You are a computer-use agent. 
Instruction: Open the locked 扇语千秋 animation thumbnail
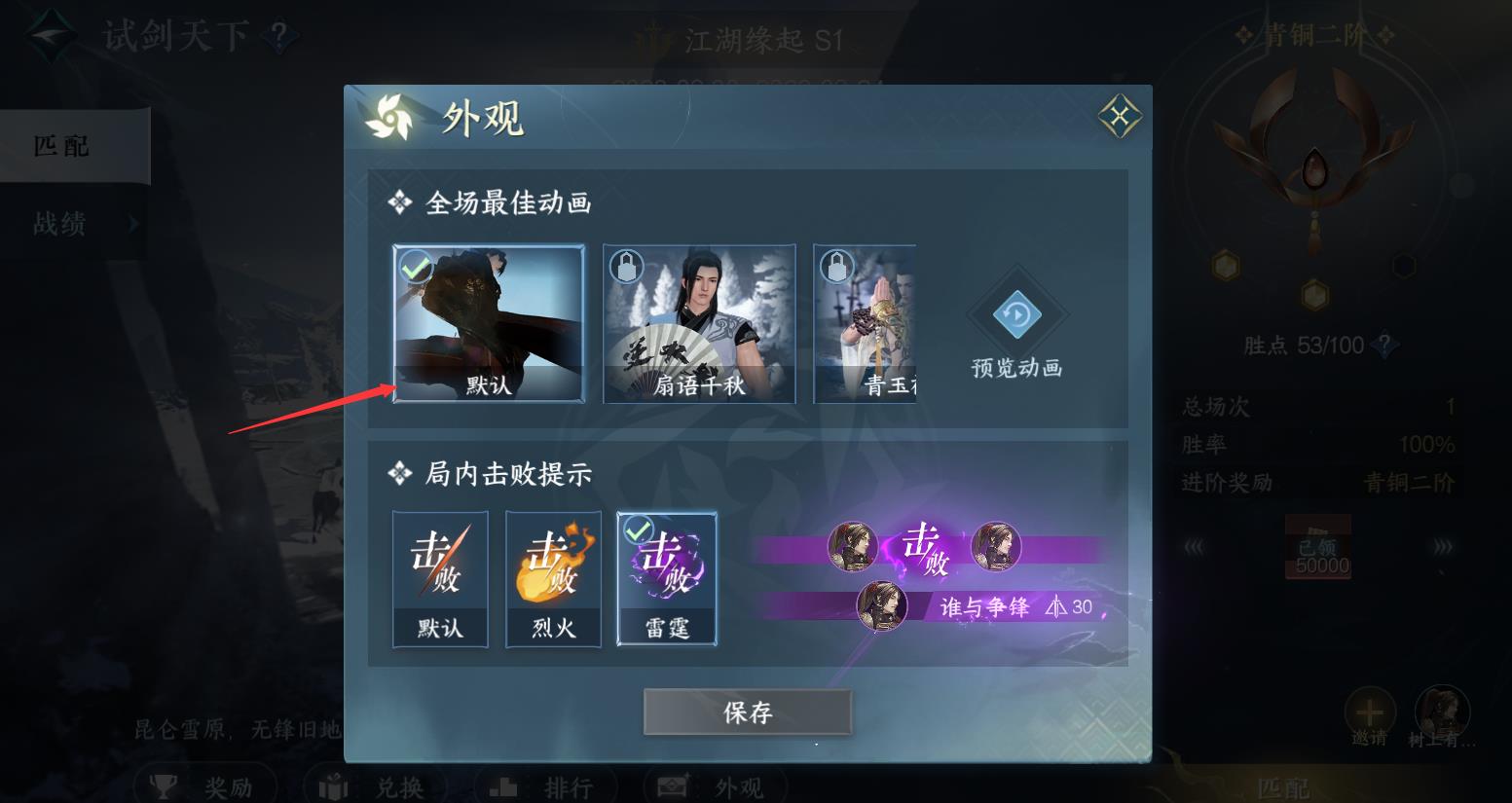(x=699, y=323)
